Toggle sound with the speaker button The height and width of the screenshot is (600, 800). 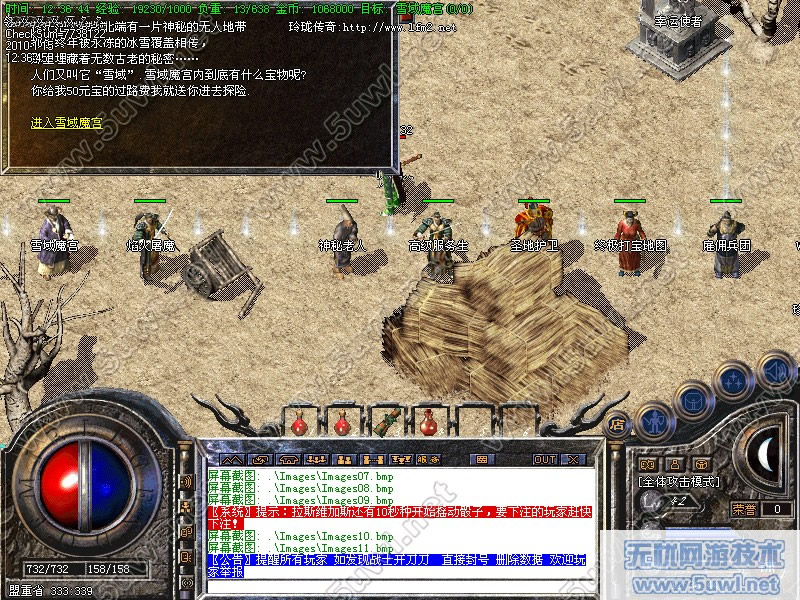pos(774,371)
